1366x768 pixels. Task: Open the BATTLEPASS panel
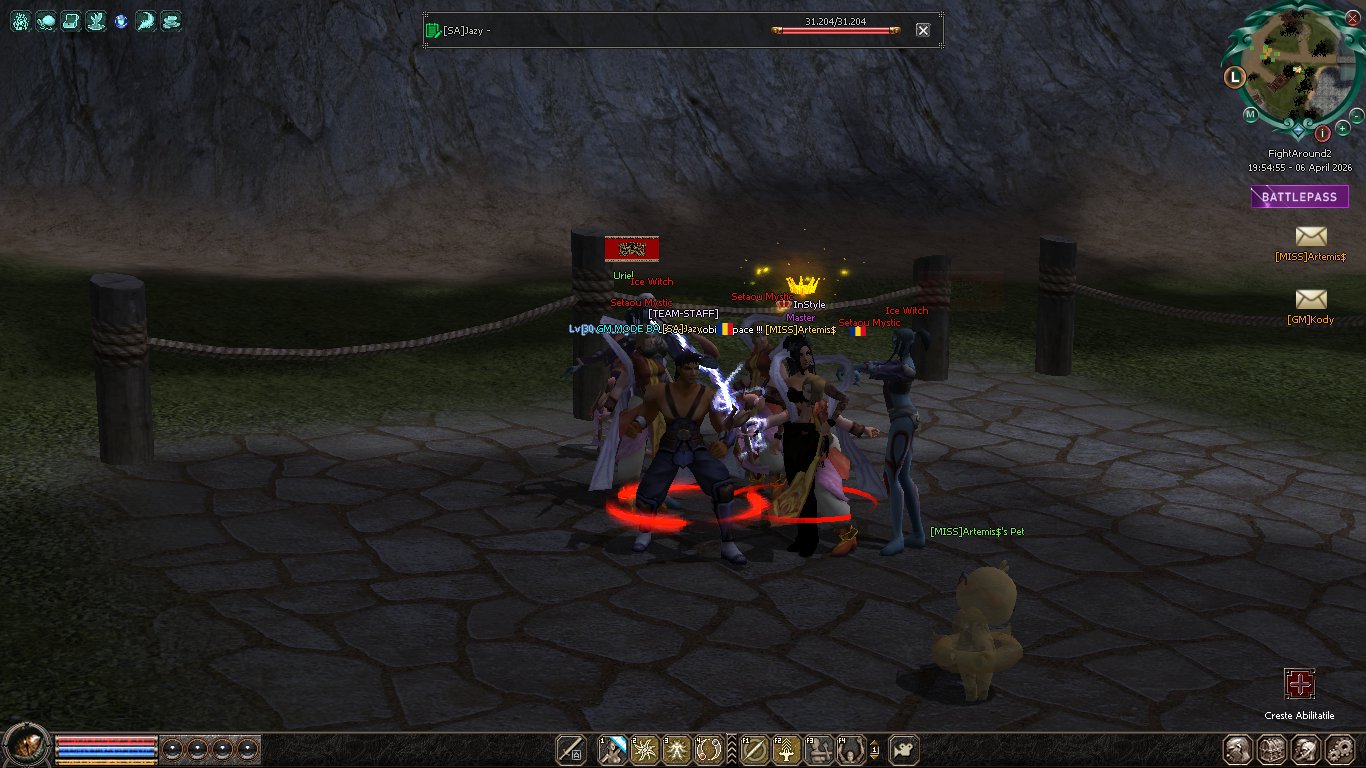tap(1299, 197)
